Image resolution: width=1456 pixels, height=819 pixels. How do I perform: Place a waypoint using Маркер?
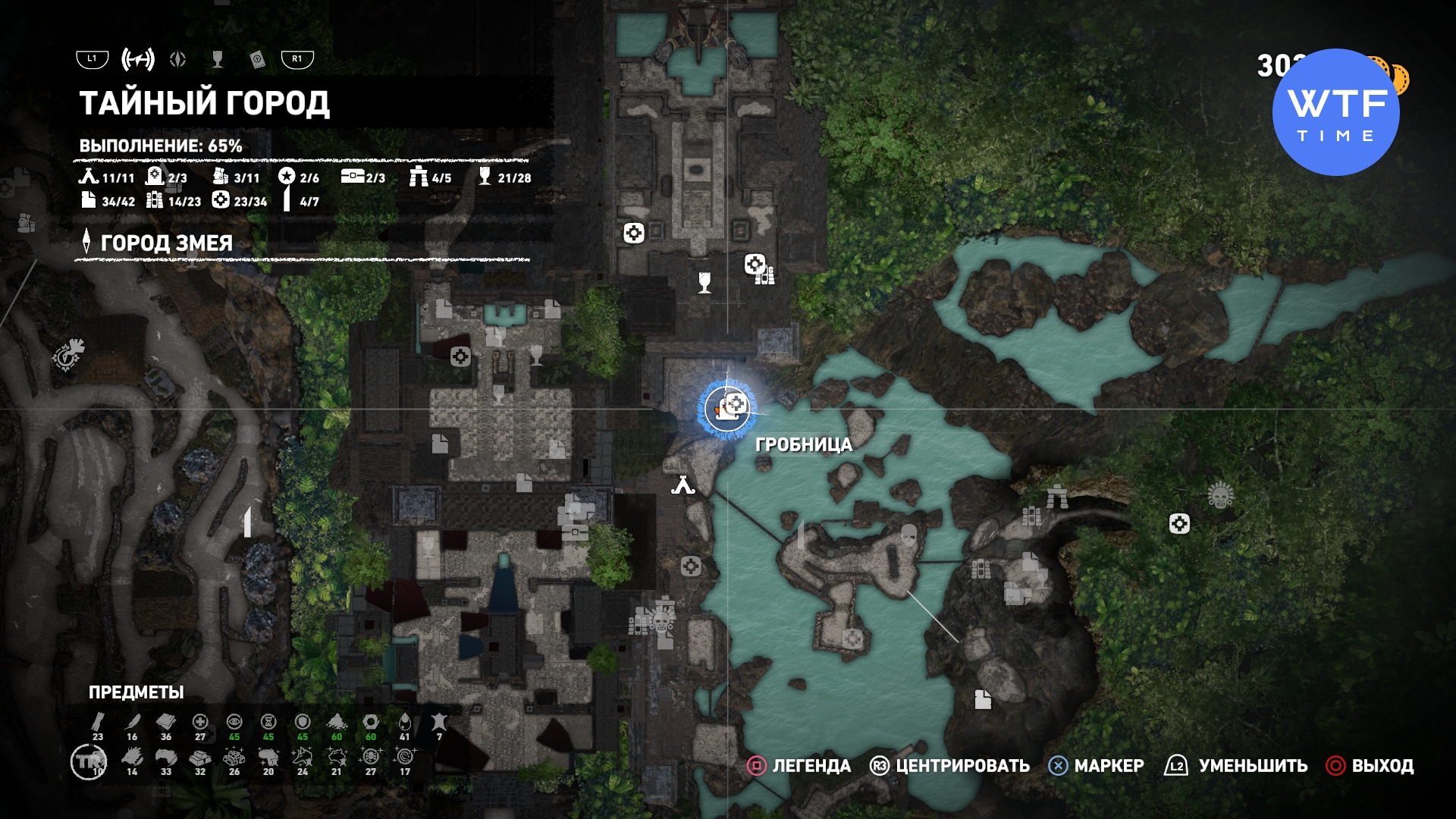click(1096, 766)
